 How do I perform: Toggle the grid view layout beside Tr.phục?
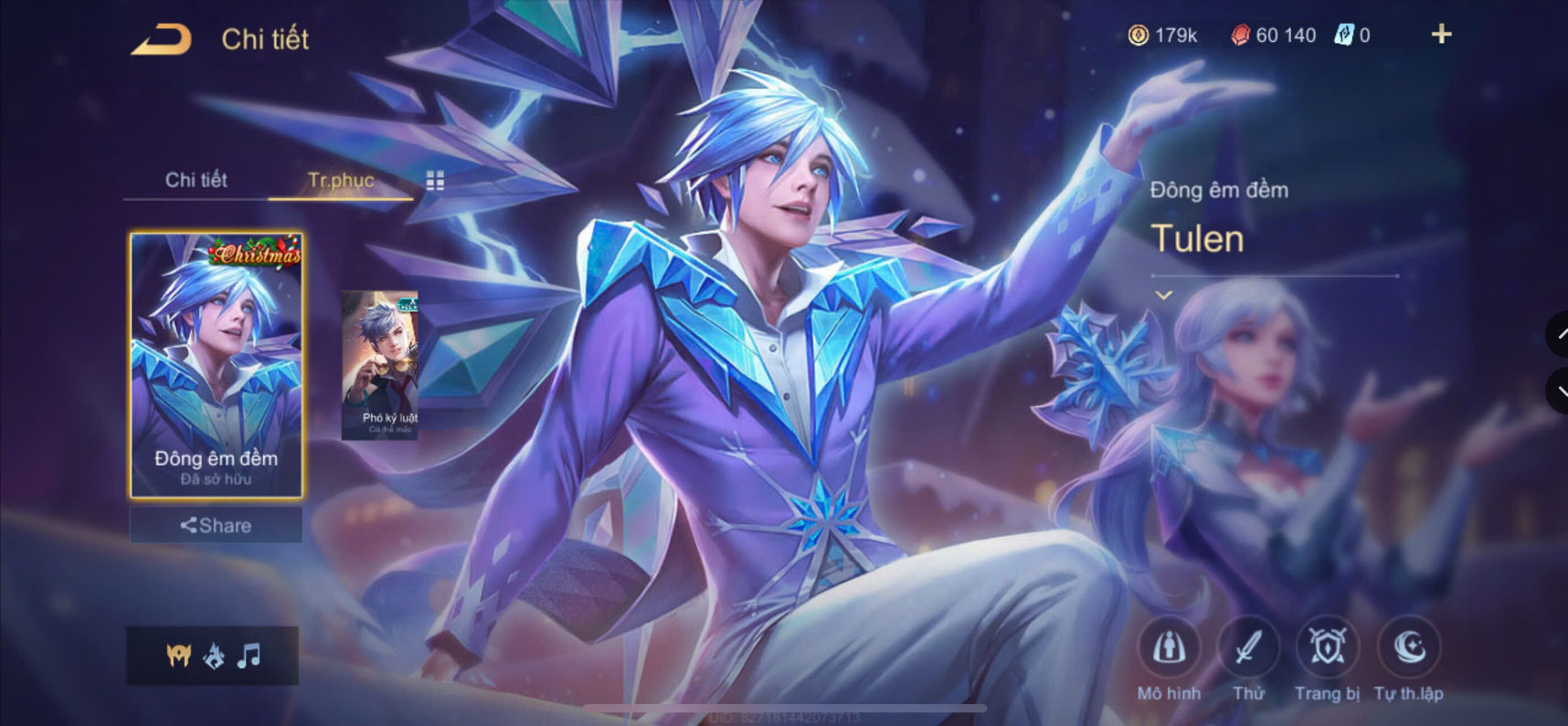click(436, 179)
